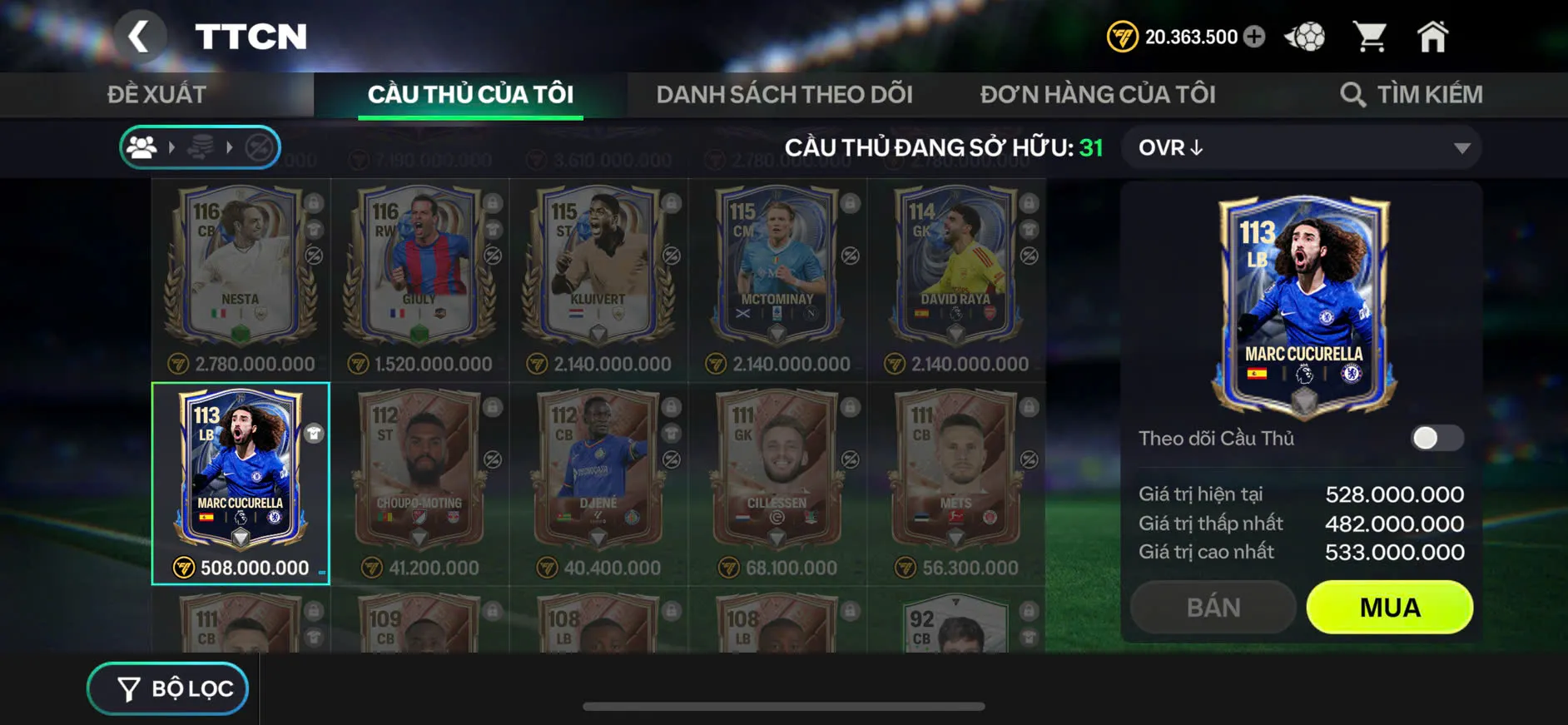Open the coin top-up with the plus icon
The image size is (1568, 725).
coord(1255,36)
